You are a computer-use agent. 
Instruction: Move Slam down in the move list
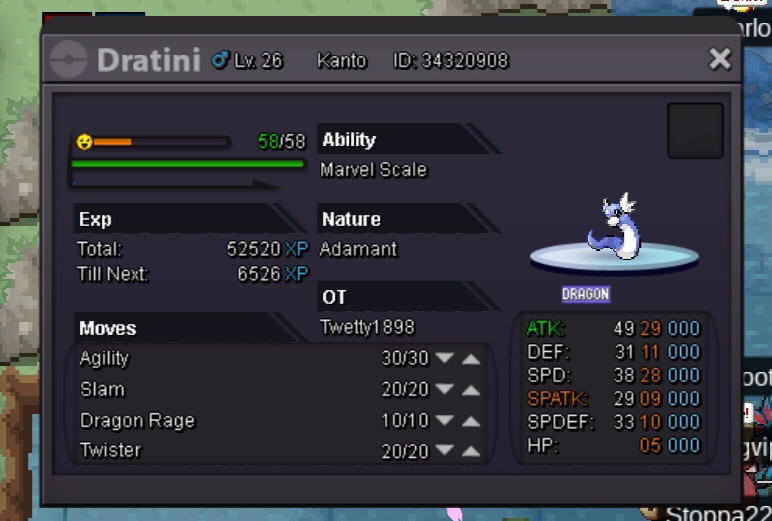click(x=445, y=390)
